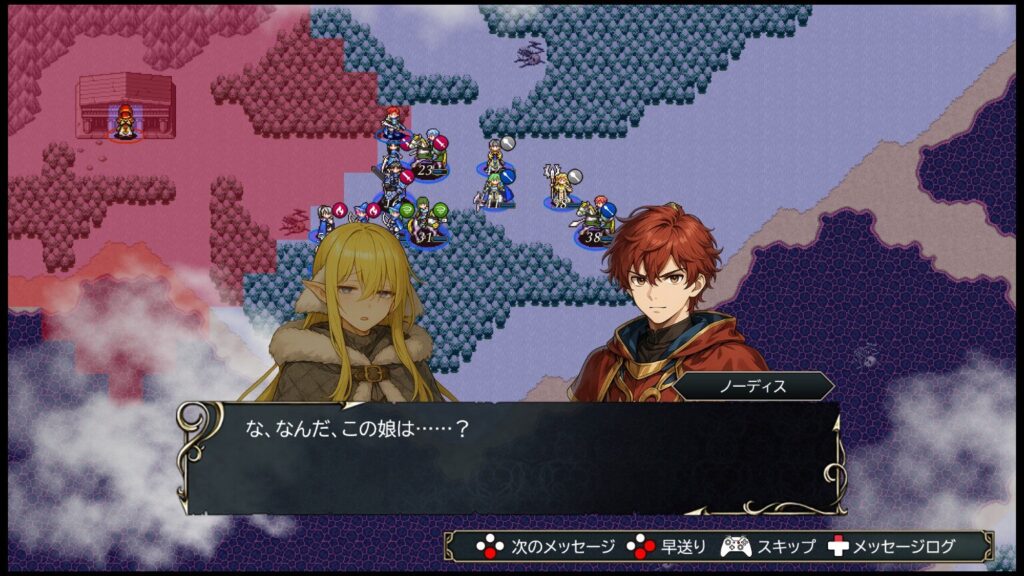
Task: Click the dialogue message box to continue
Action: tap(511, 457)
